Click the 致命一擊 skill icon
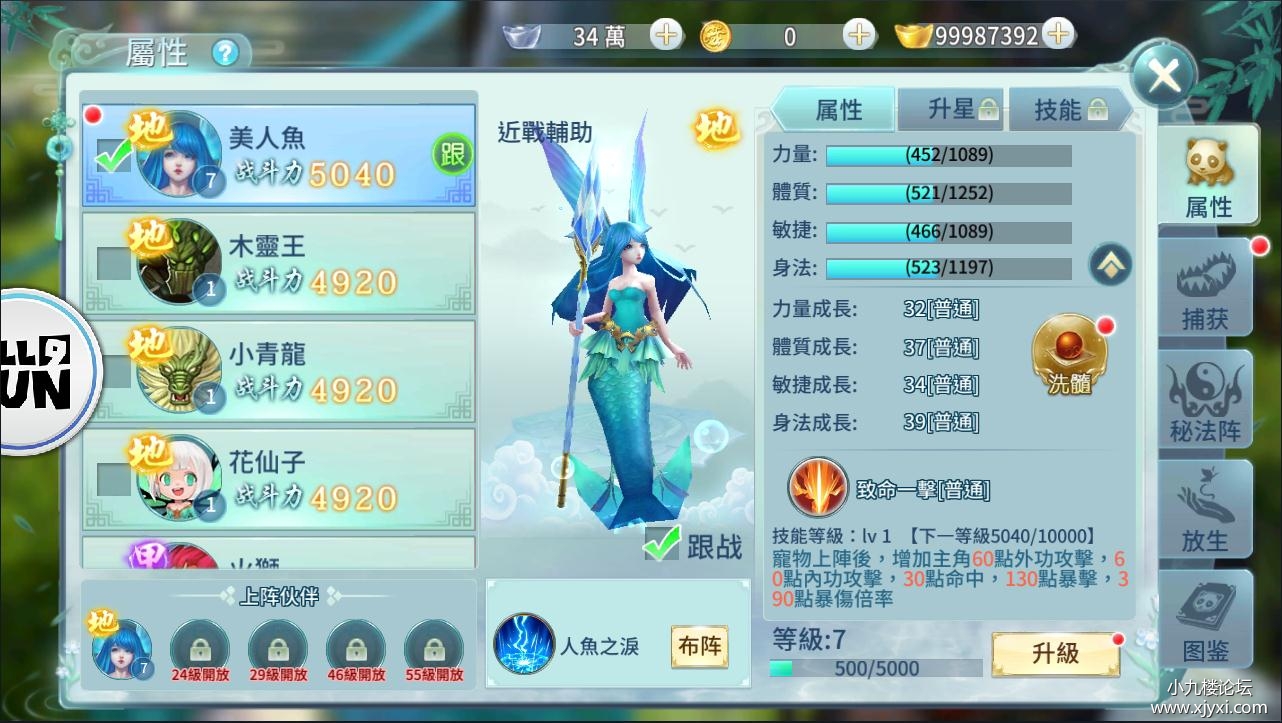Image resolution: width=1282 pixels, height=723 pixels. tap(818, 487)
